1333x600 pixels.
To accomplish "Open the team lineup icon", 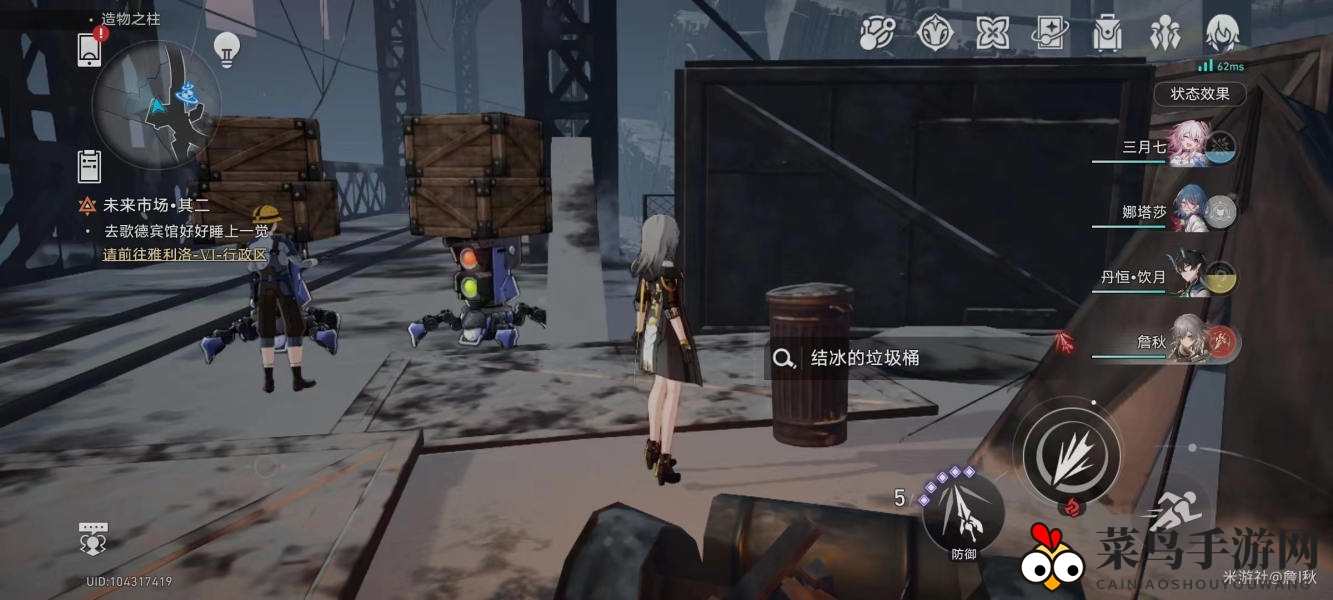I will tap(1165, 34).
